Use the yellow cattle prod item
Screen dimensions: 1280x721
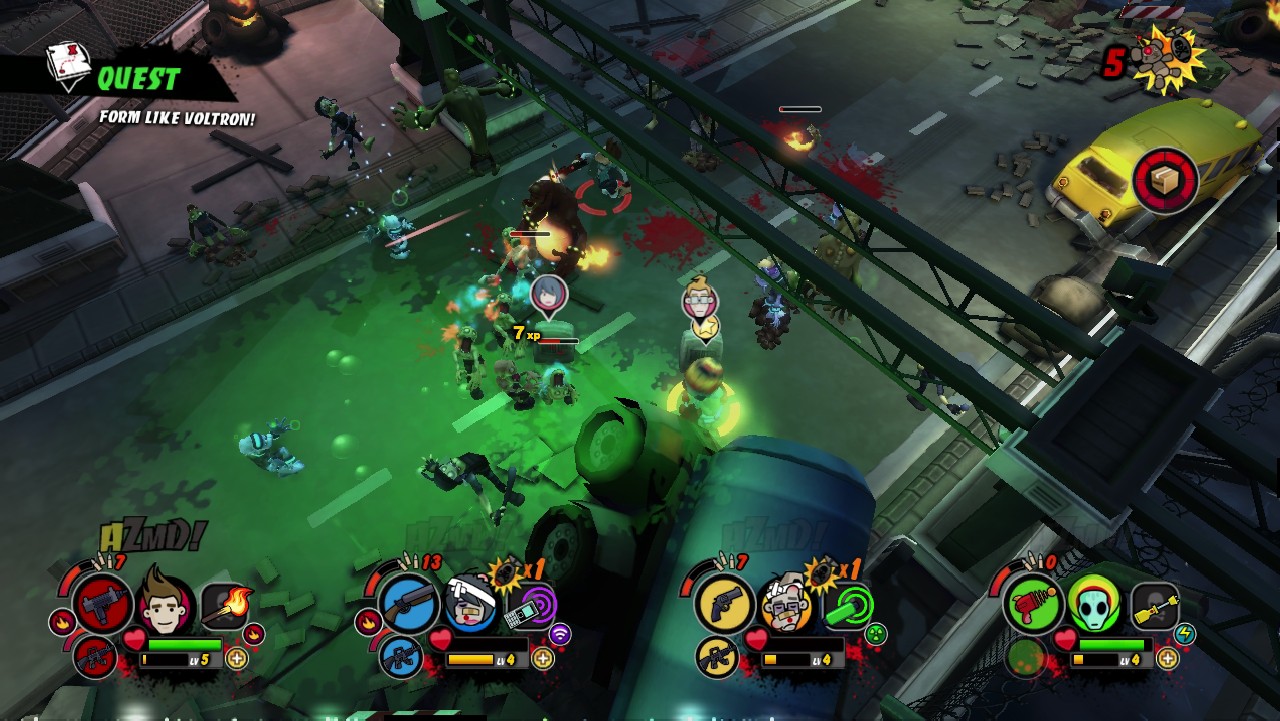1155,605
